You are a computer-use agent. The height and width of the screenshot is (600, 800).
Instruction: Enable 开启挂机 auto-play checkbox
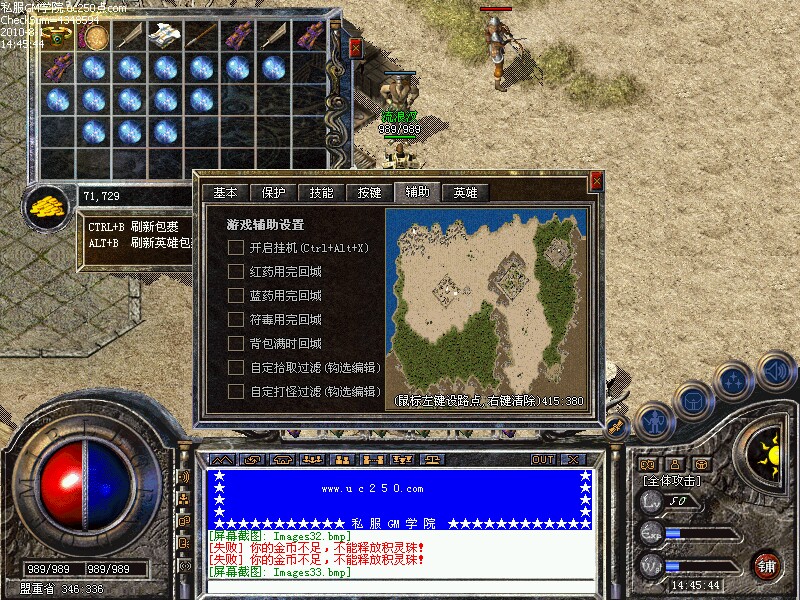[236, 247]
